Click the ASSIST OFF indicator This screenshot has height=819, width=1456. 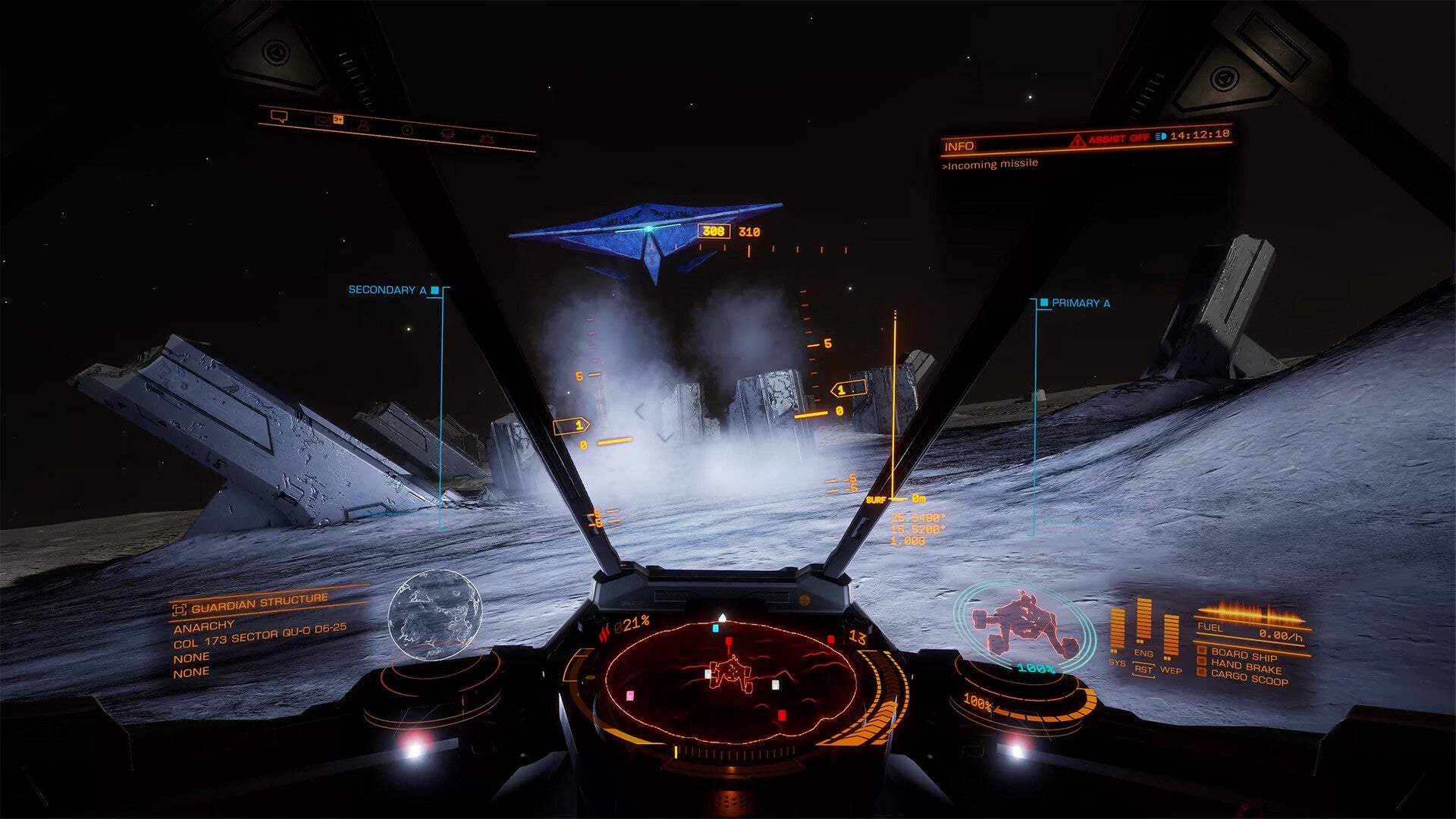click(1120, 138)
